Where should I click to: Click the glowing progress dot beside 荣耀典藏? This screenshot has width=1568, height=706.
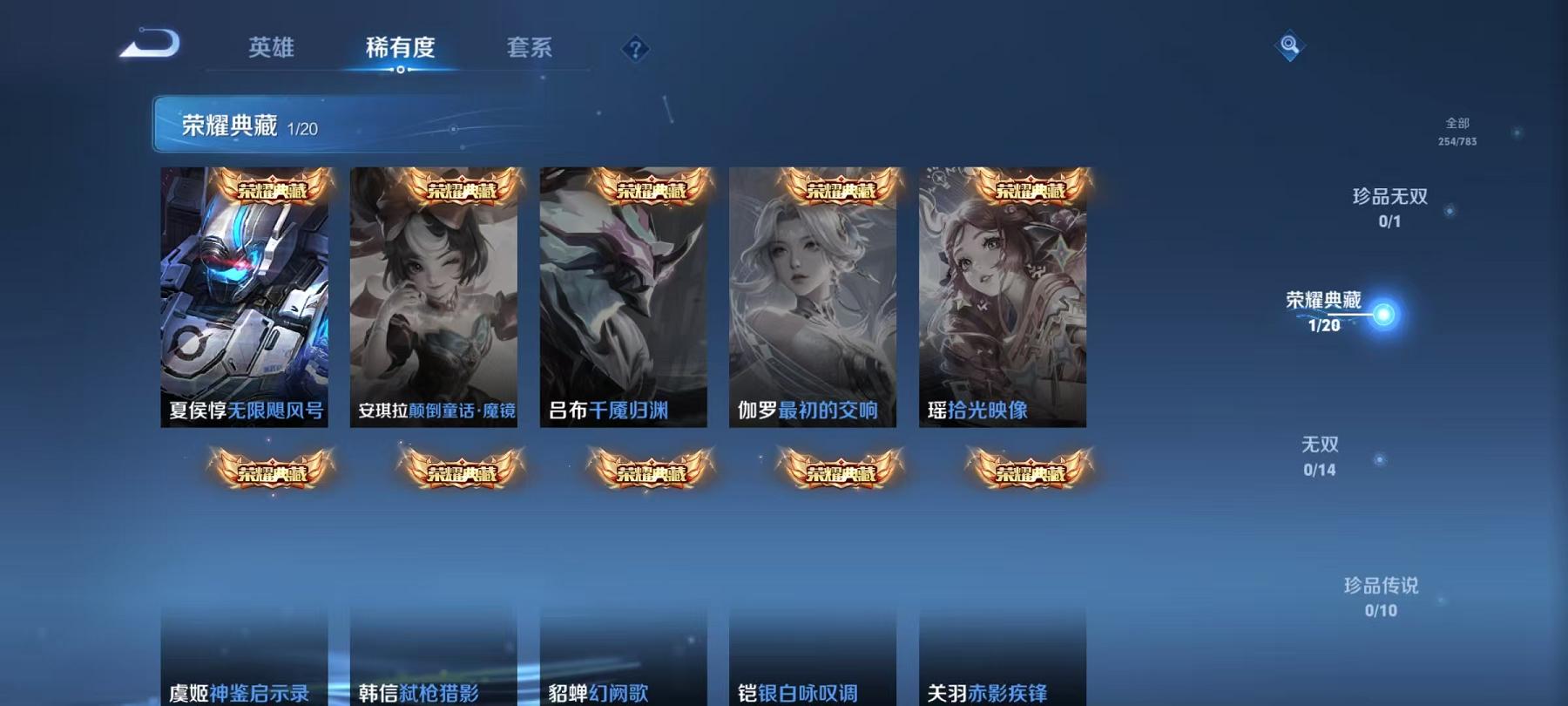[1383, 316]
